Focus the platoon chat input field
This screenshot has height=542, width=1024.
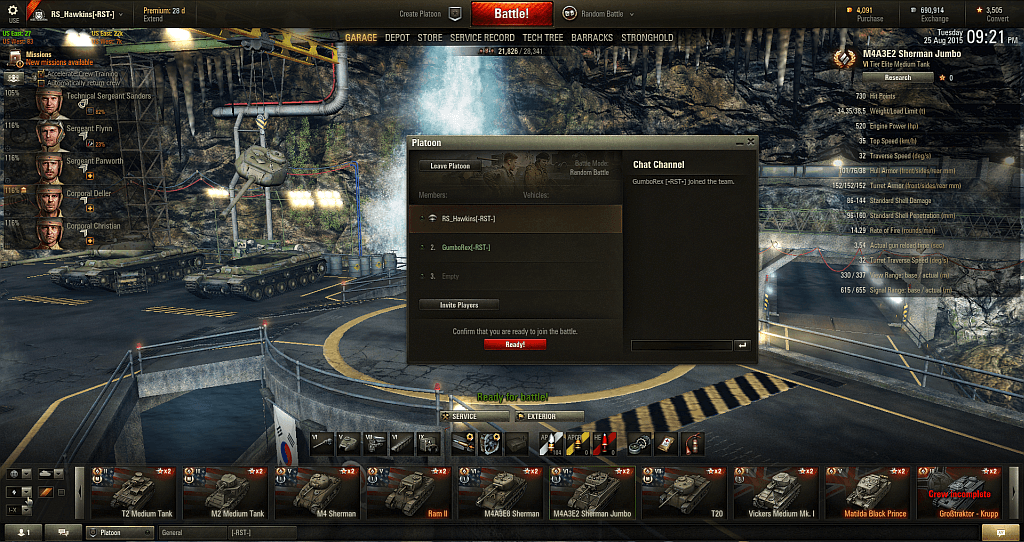tap(680, 345)
